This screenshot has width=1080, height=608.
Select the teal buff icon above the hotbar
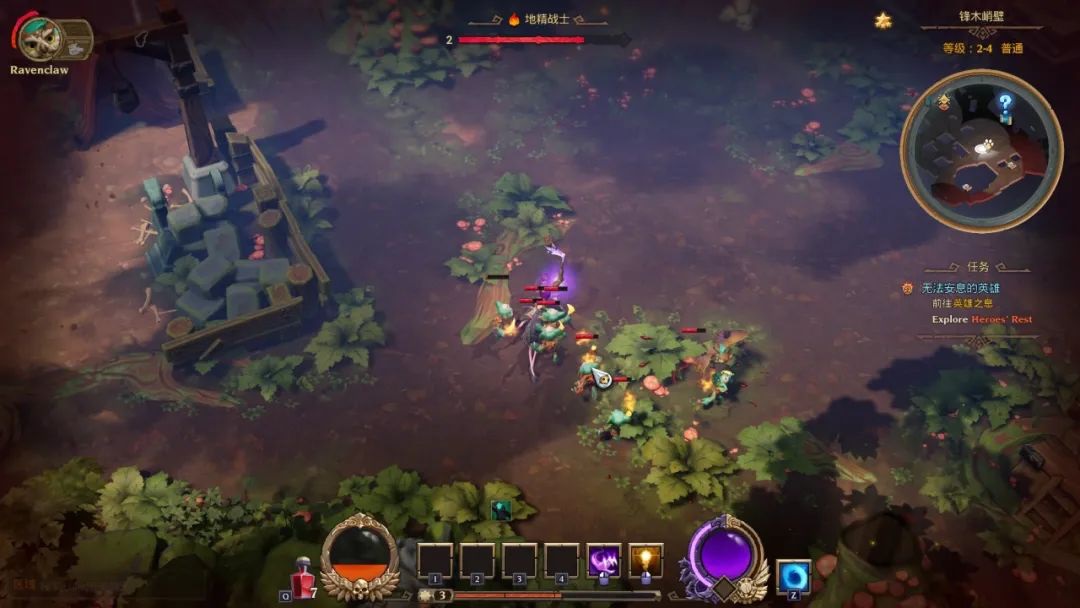tap(501, 509)
